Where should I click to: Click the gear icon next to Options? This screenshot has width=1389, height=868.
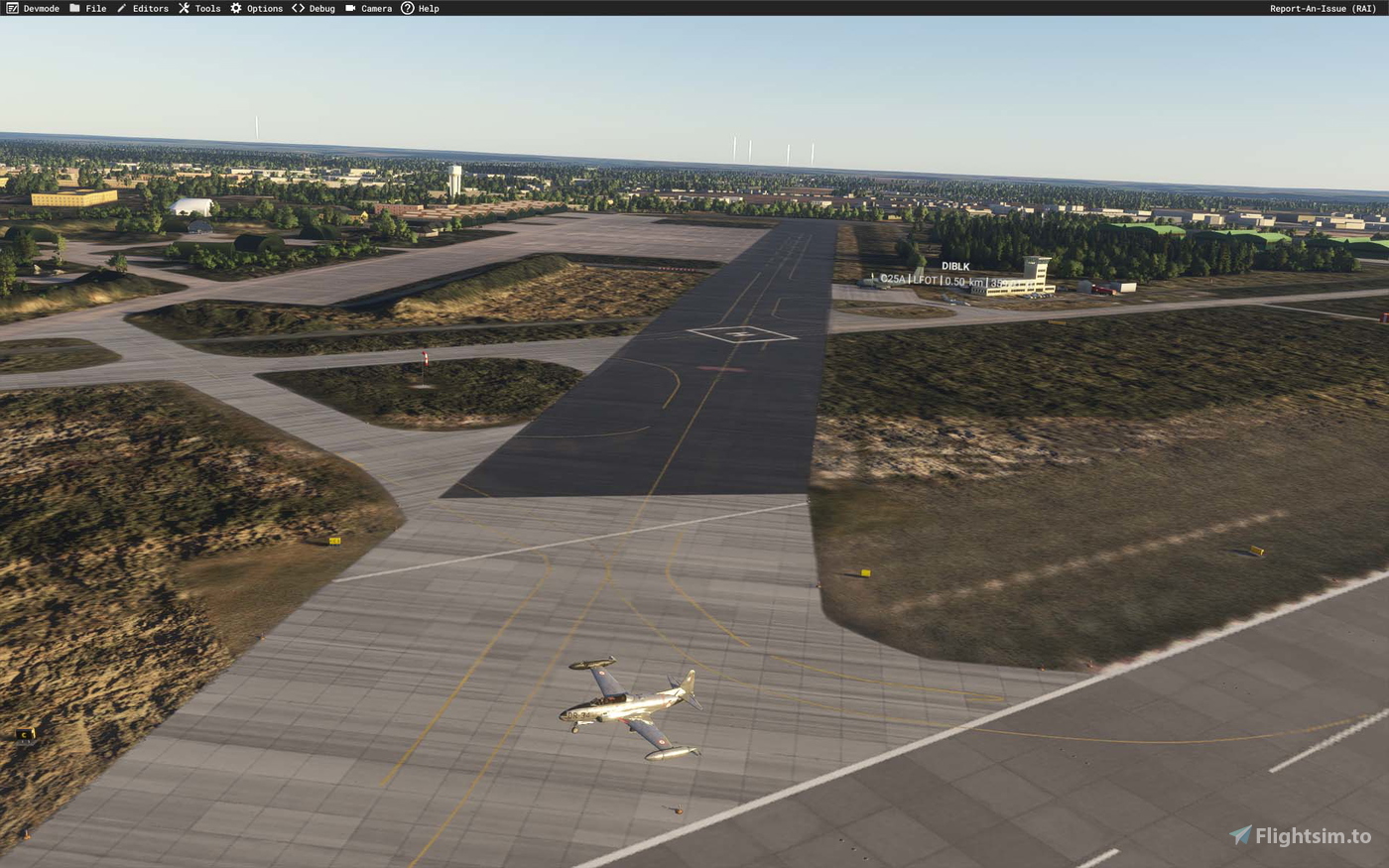click(234, 8)
